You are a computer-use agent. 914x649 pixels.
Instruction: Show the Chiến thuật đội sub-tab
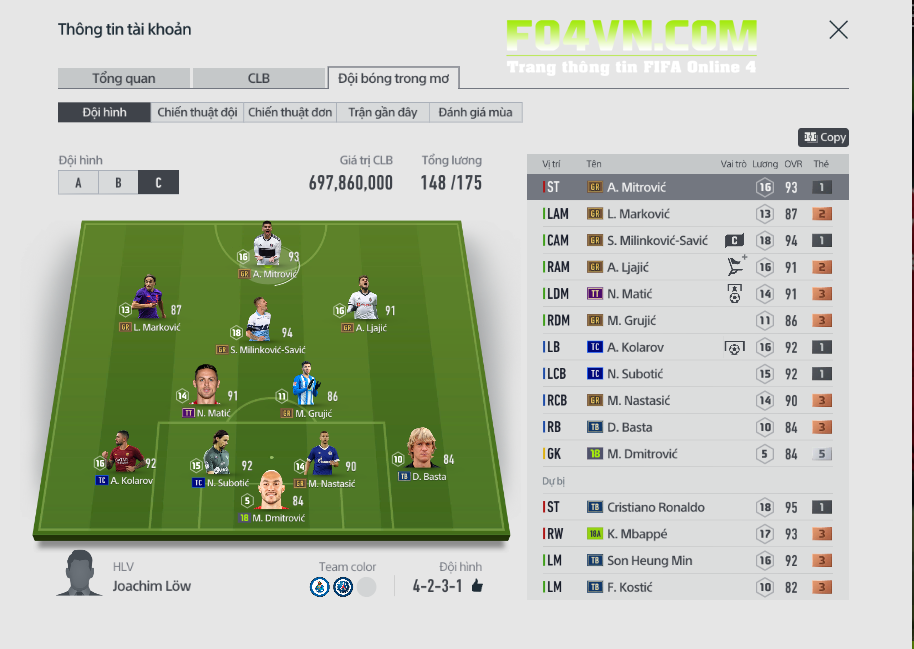(197, 113)
